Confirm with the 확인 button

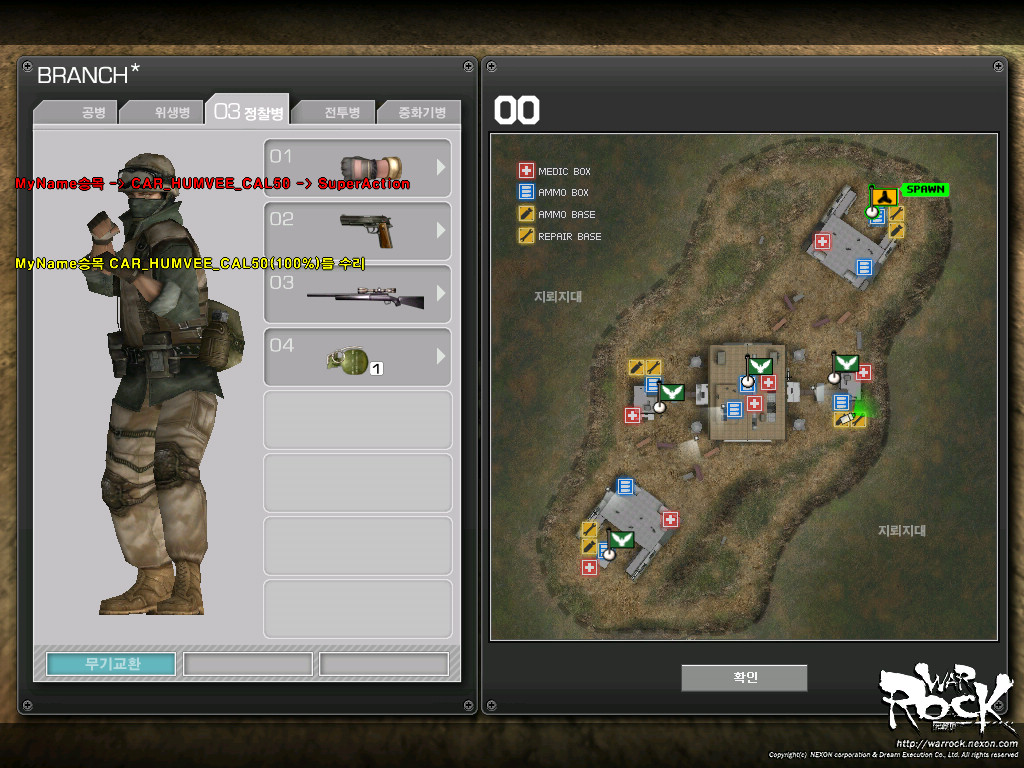(744, 677)
